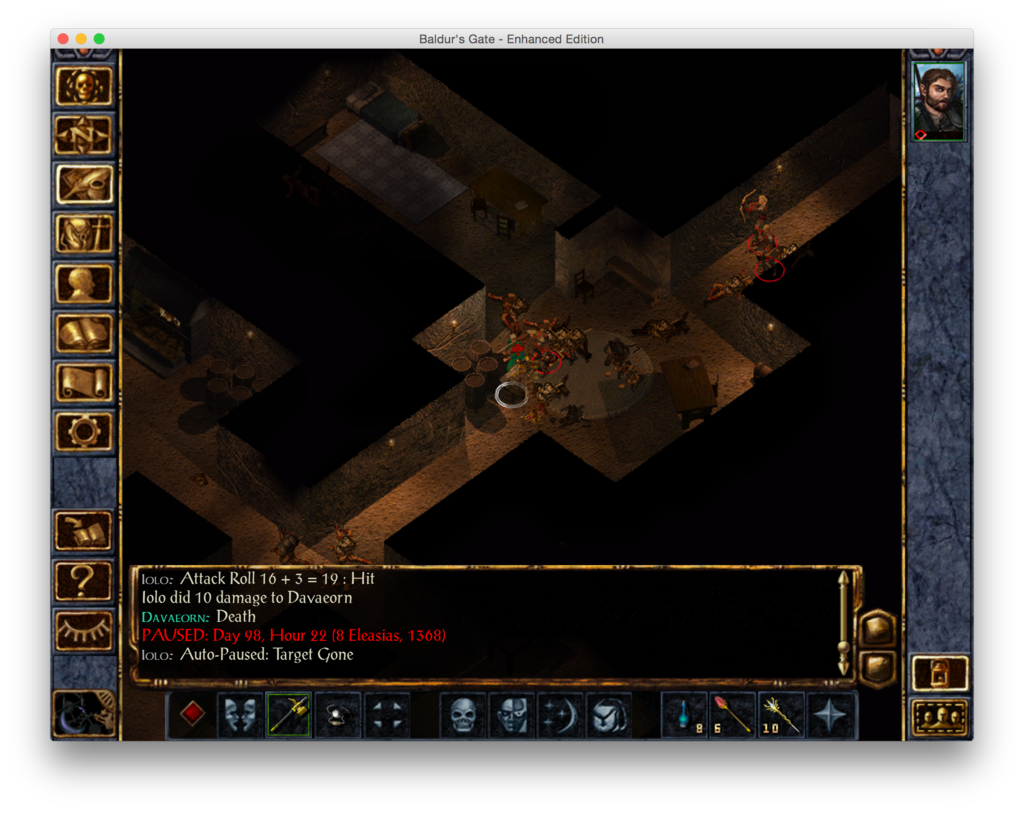Screen dimensions: 1024x813
Task: Open the inventory screen
Action: coord(84,234)
